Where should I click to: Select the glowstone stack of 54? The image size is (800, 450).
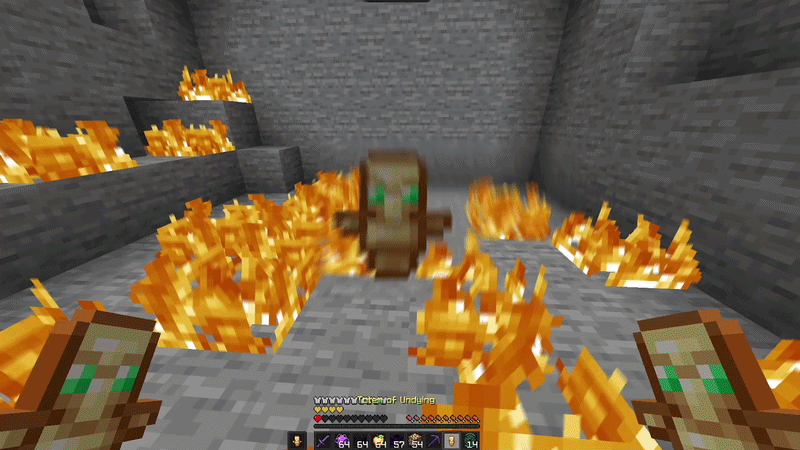click(418, 439)
